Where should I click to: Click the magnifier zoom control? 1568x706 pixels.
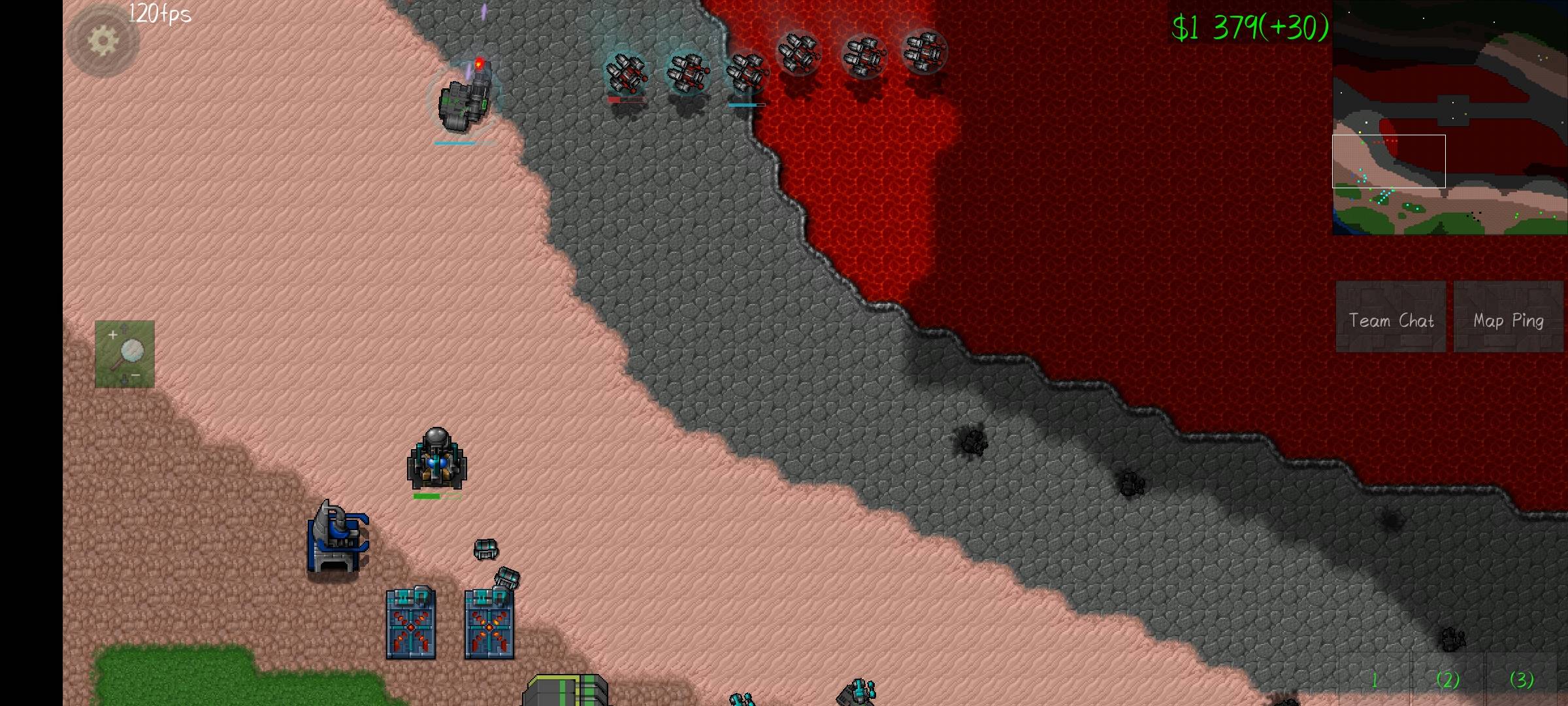pos(125,354)
